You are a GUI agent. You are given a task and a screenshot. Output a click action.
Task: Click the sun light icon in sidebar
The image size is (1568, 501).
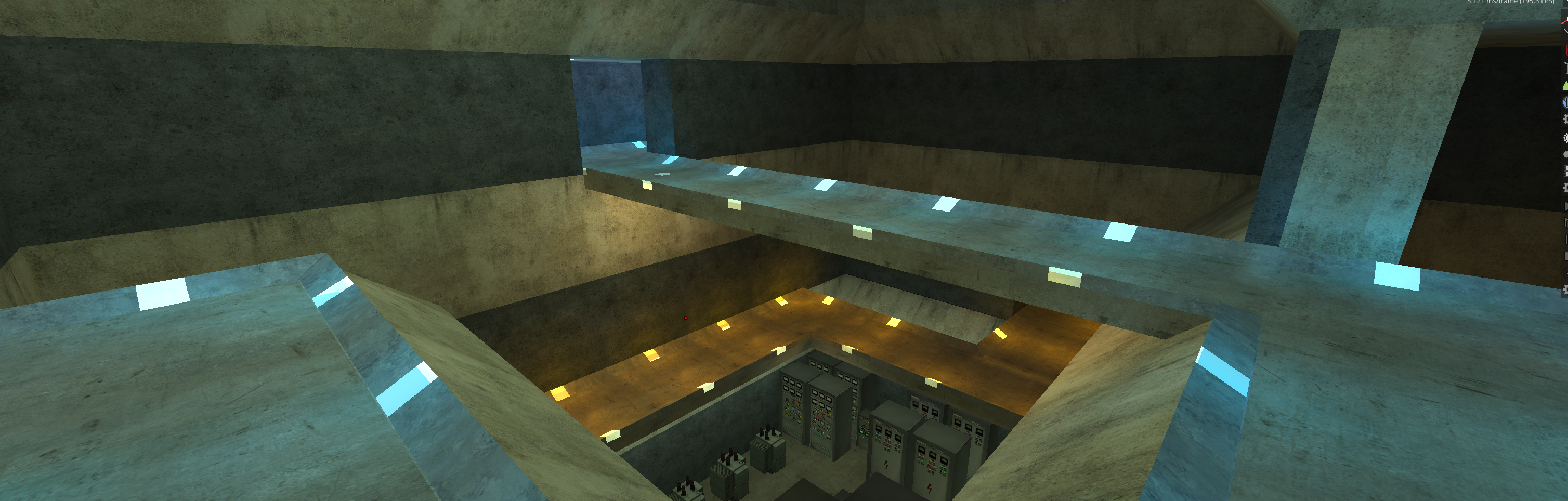[1565, 138]
